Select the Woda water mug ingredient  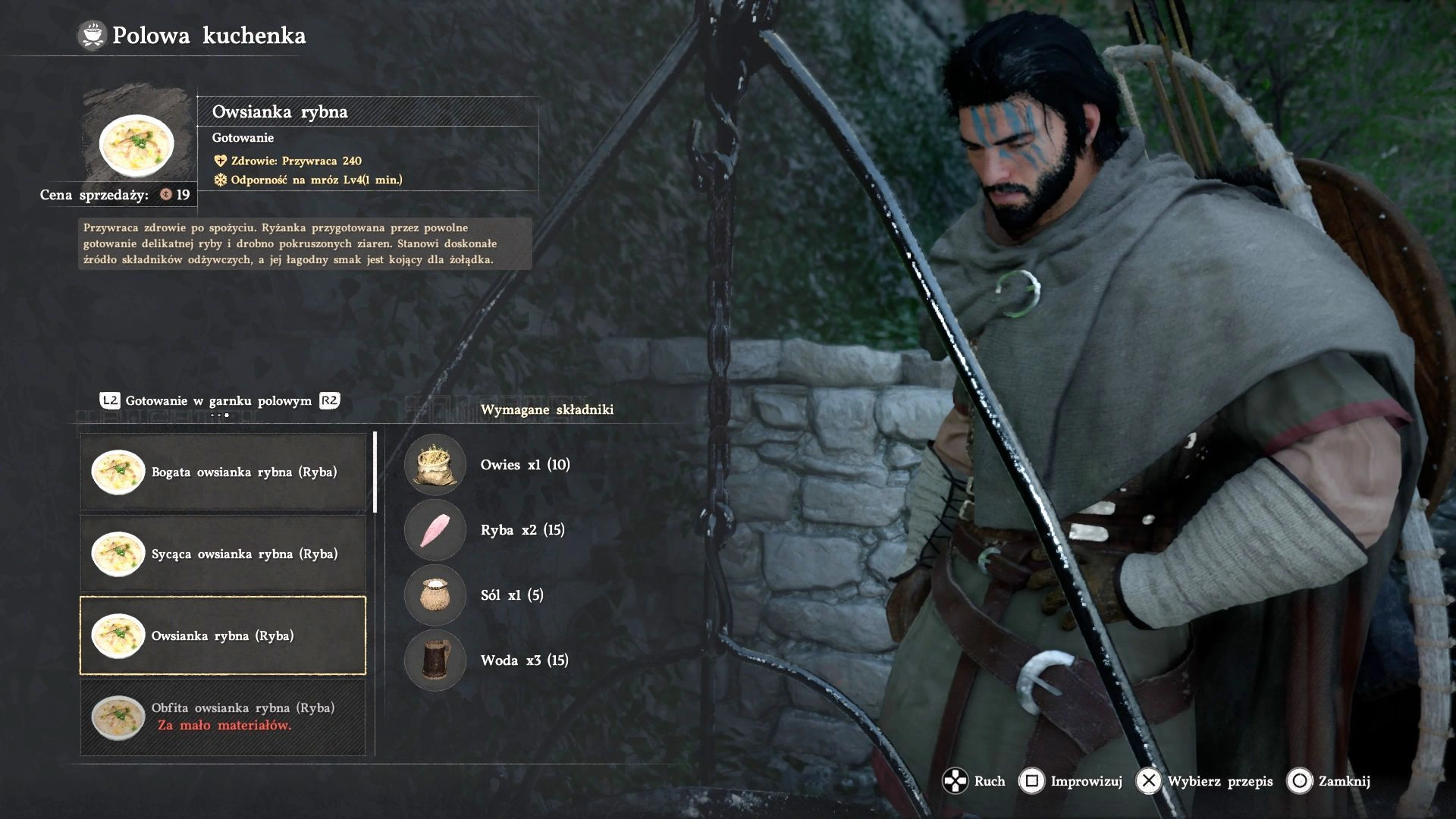pyautogui.click(x=435, y=661)
